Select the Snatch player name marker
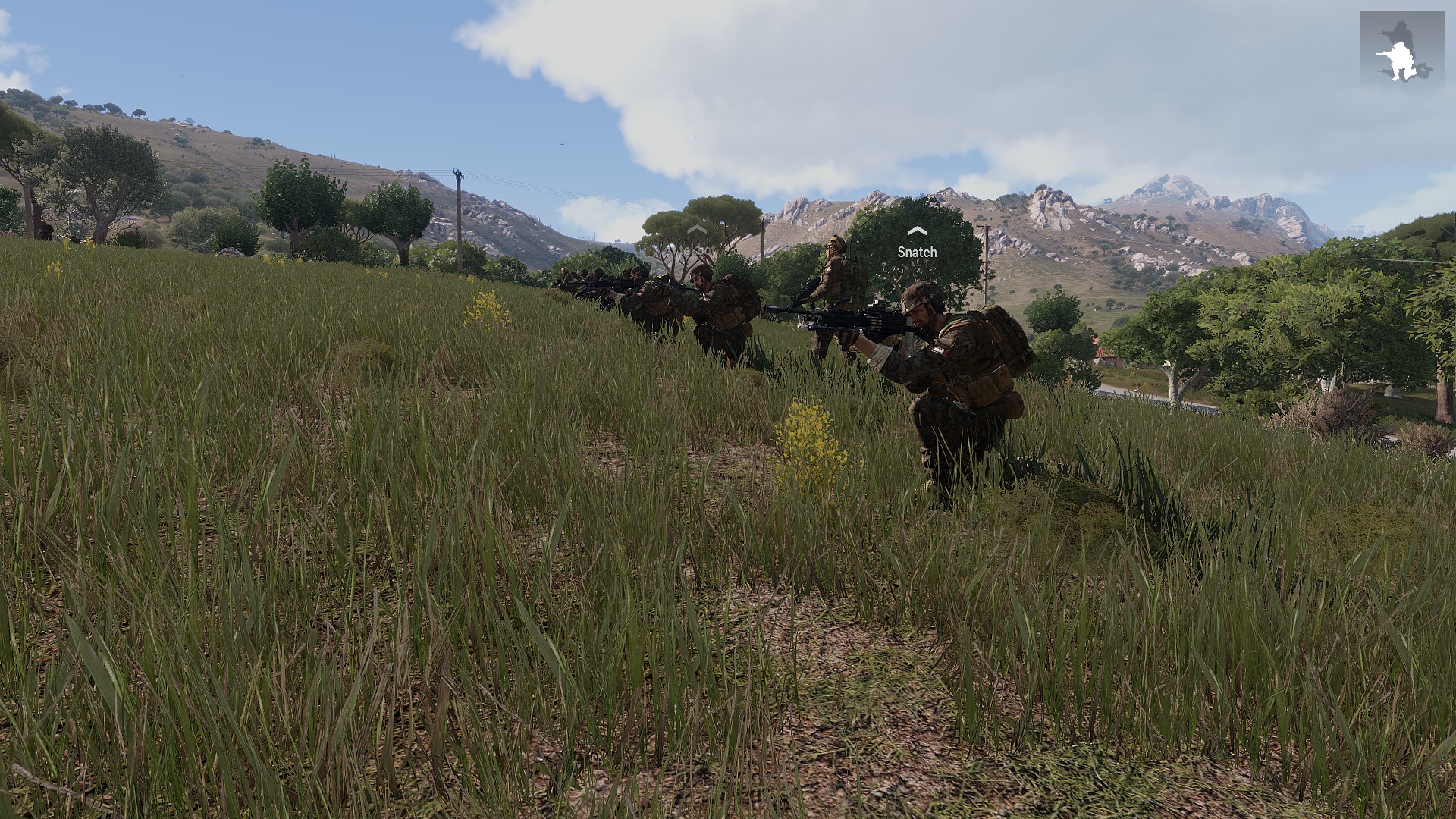Viewport: 1456px width, 819px height. point(917,251)
